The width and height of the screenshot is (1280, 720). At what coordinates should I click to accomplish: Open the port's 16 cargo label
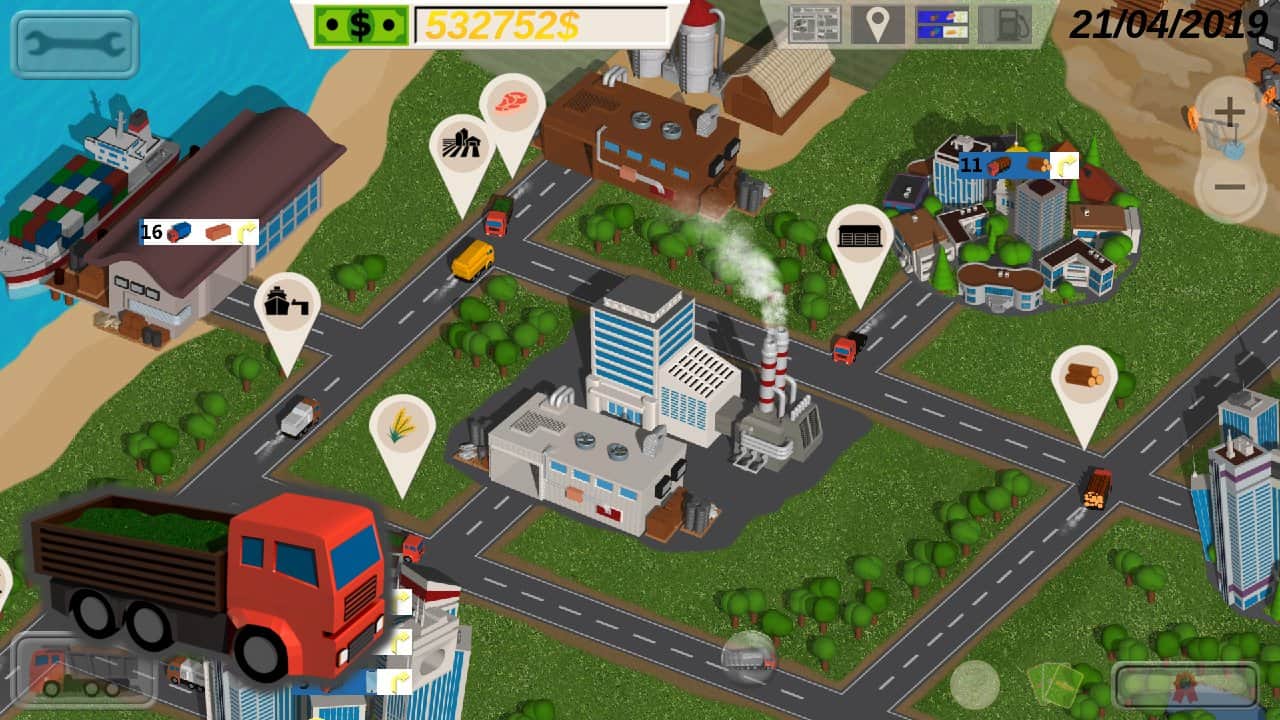pos(199,232)
